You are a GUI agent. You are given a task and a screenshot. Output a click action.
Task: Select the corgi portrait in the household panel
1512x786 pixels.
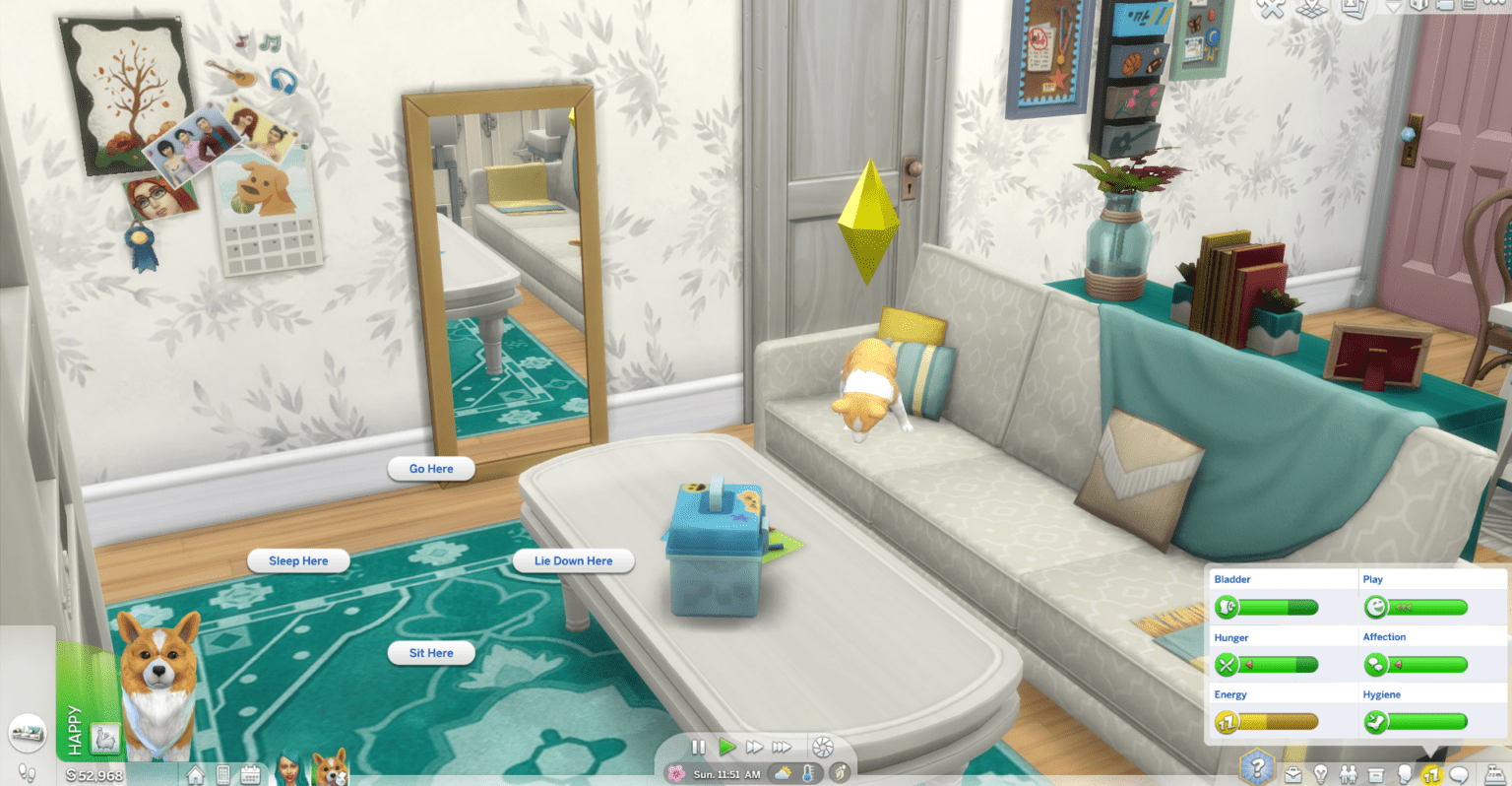pos(331,771)
